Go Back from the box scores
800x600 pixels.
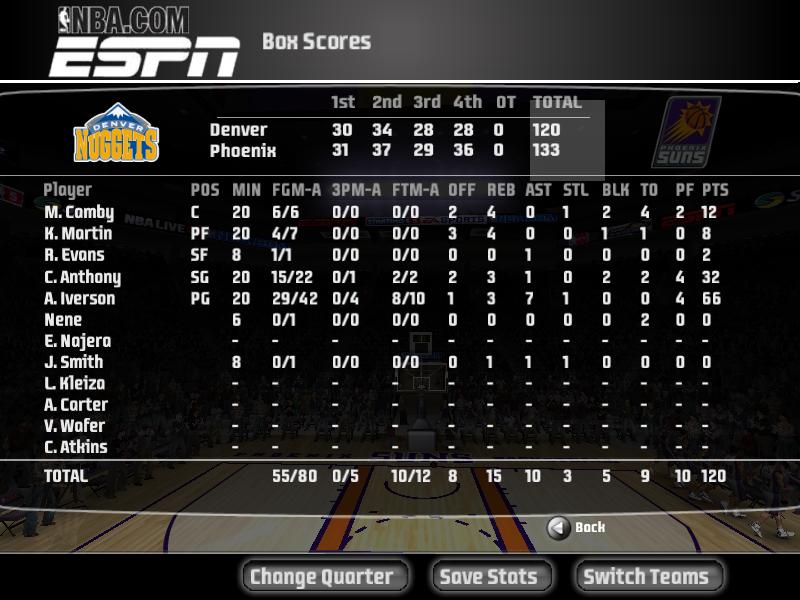578,527
